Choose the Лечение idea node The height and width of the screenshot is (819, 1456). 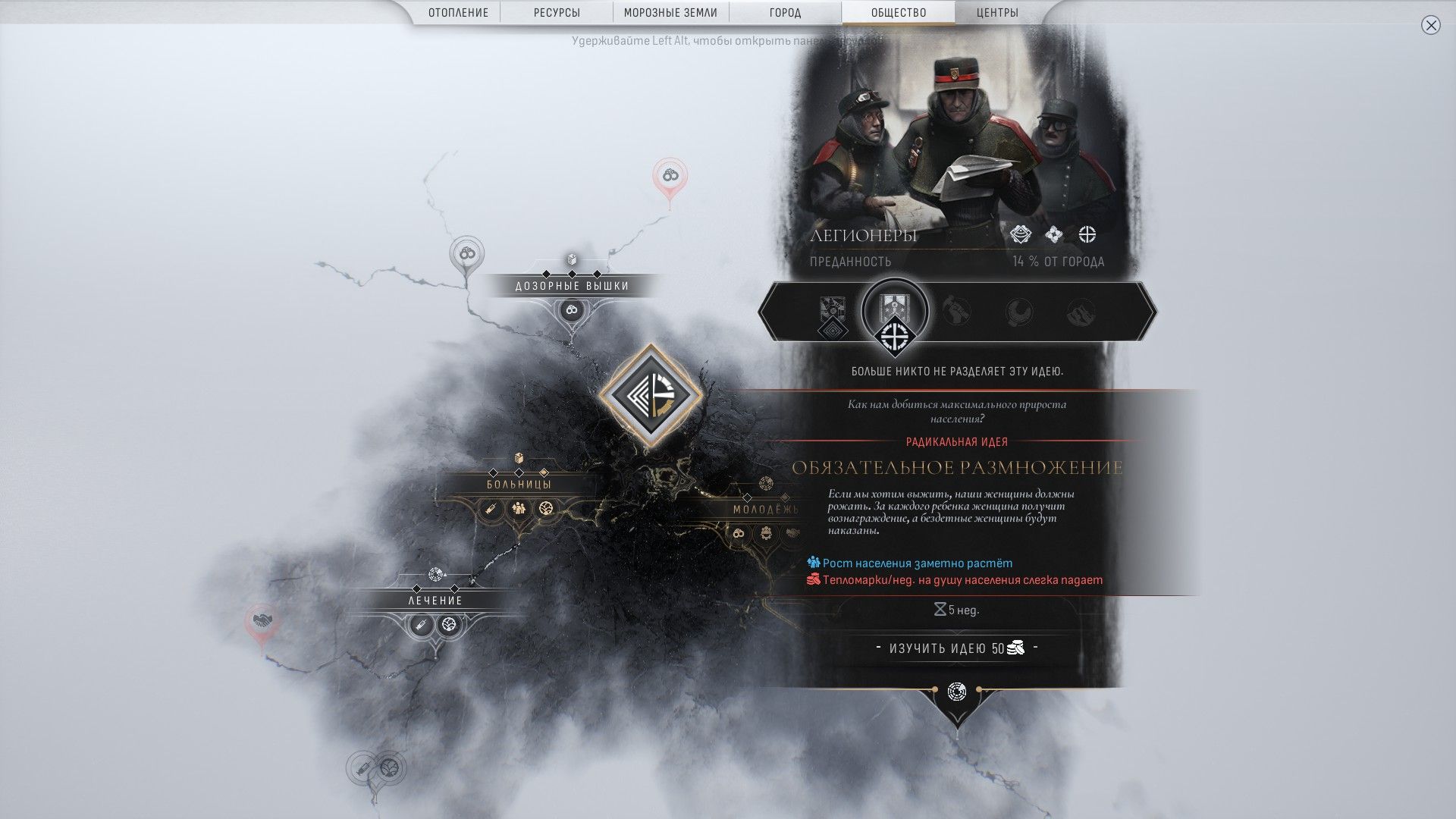pos(435,601)
